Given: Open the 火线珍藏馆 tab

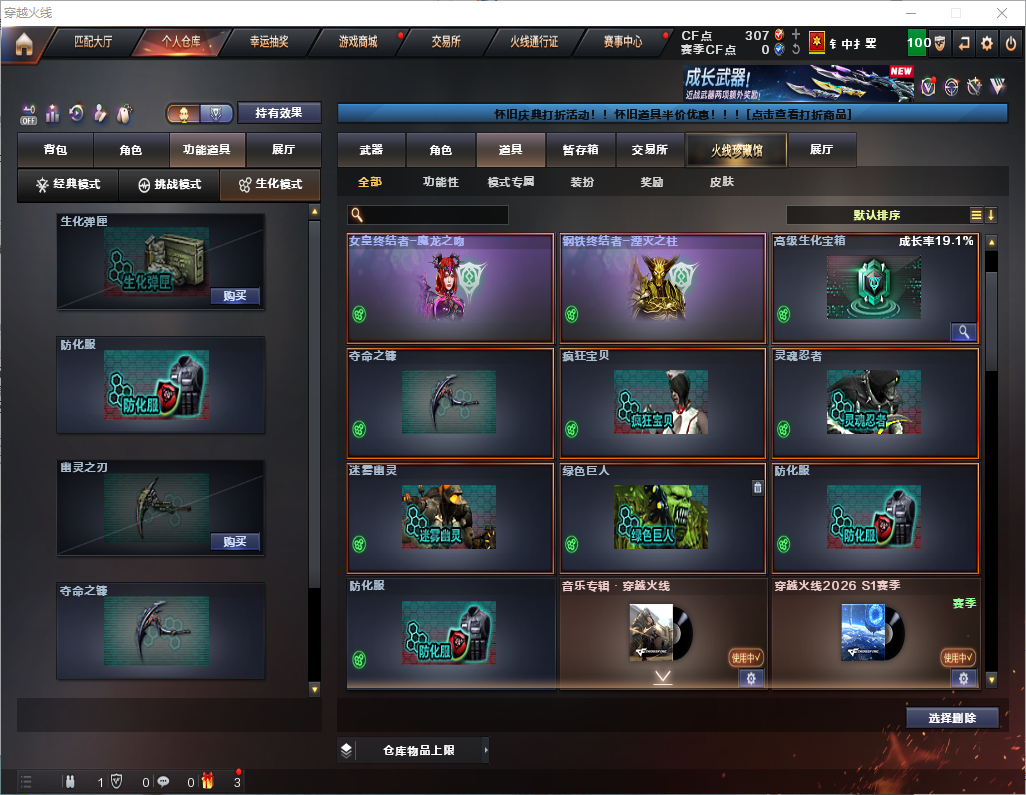Looking at the screenshot, I should 735,150.
